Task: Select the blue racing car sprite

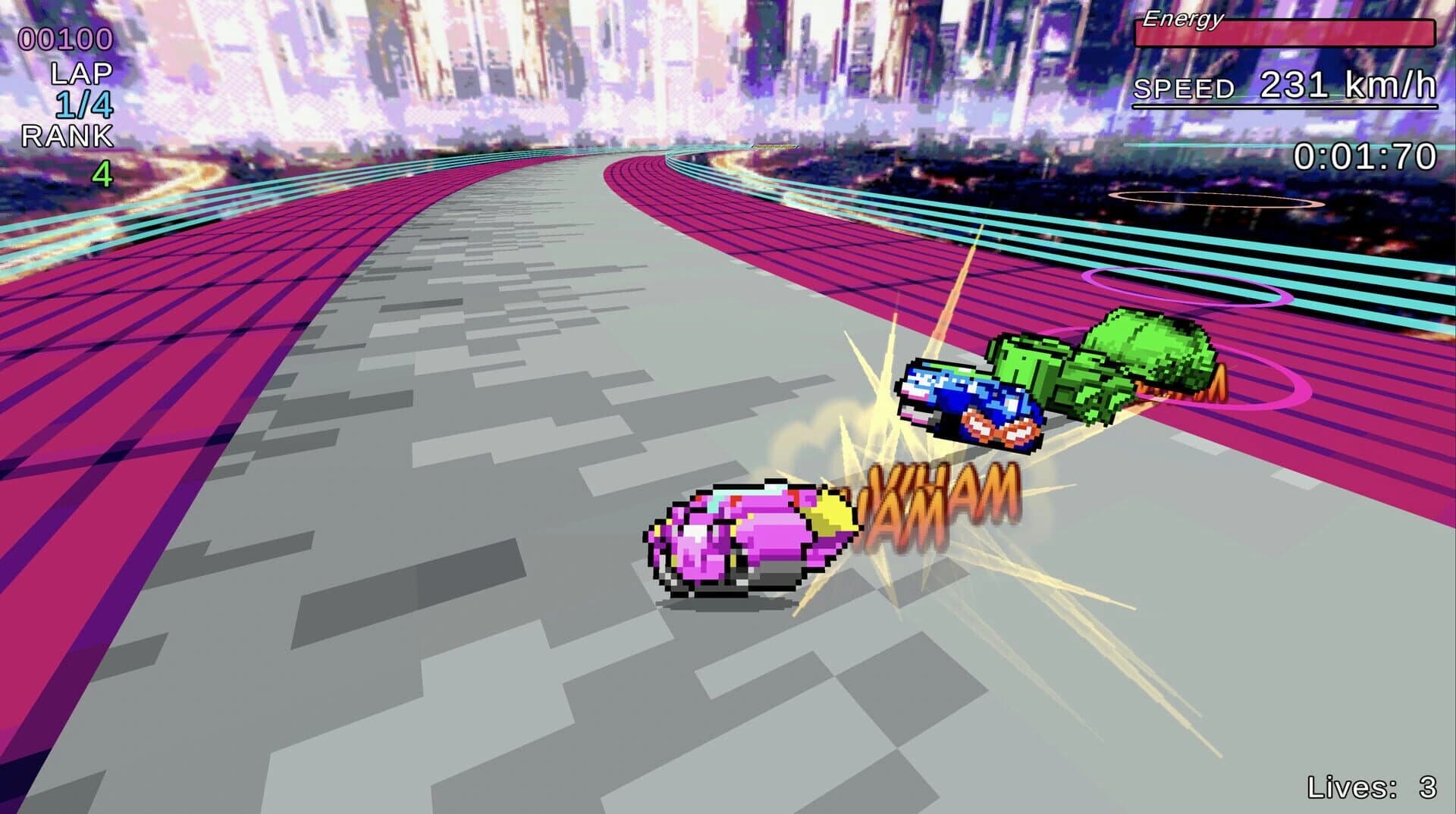Action: (x=971, y=402)
